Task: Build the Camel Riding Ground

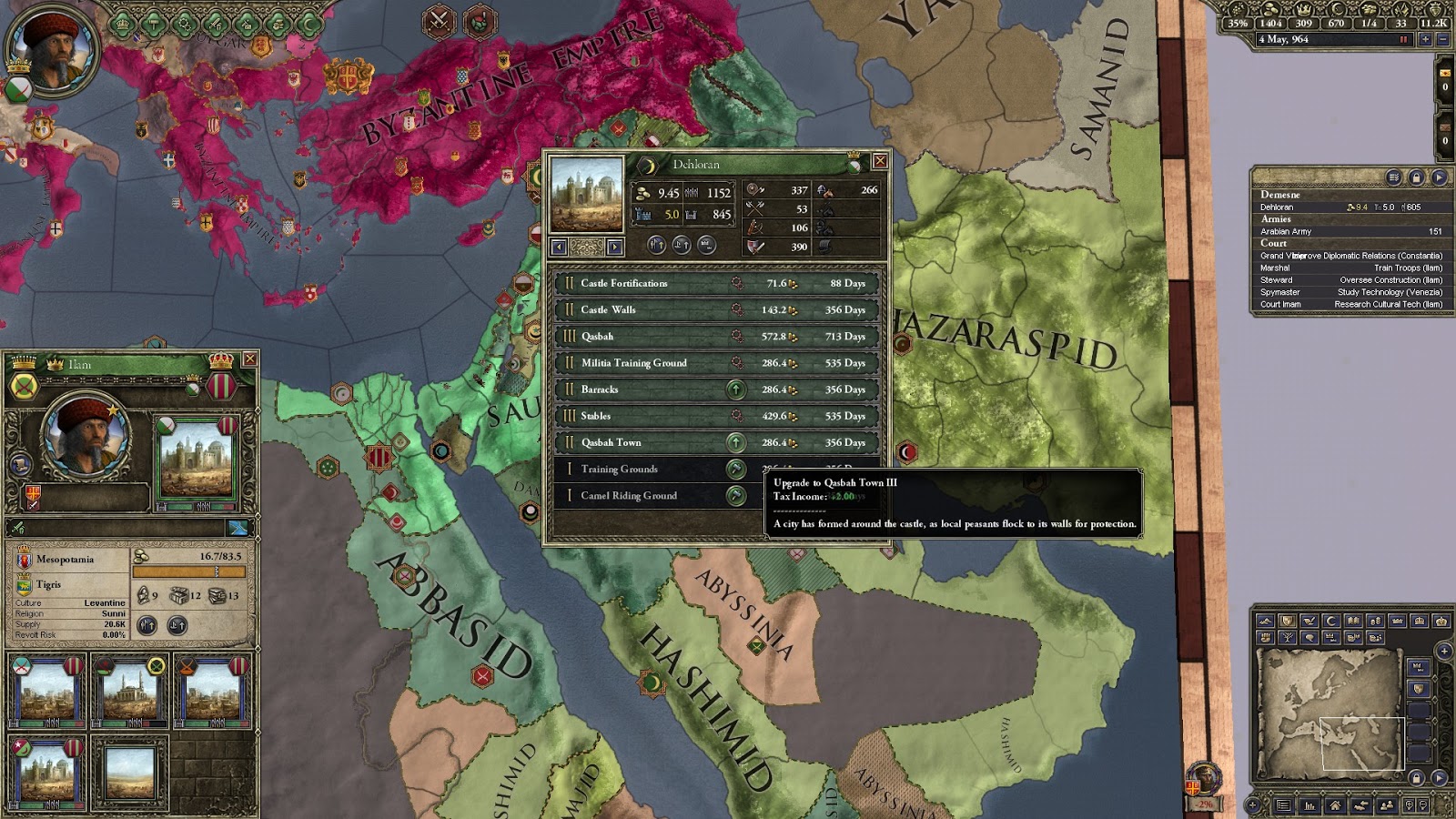Action: [735, 496]
